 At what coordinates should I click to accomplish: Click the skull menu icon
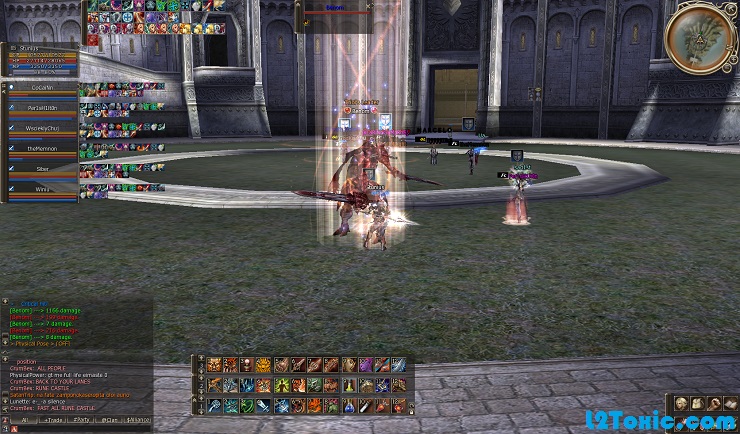tap(679, 403)
